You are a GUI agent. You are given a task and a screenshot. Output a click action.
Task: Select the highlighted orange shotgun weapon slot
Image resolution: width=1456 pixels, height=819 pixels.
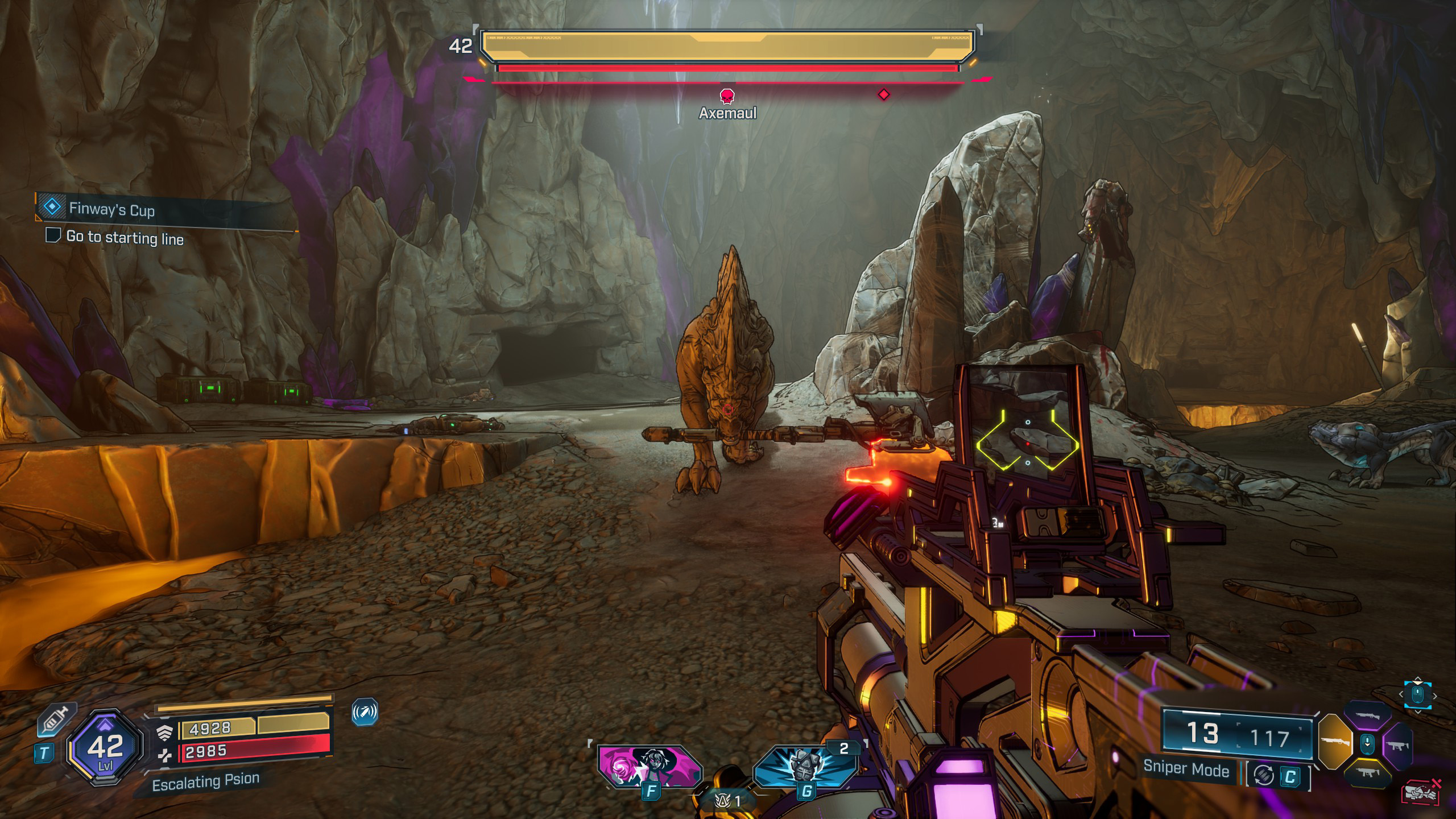click(1334, 742)
